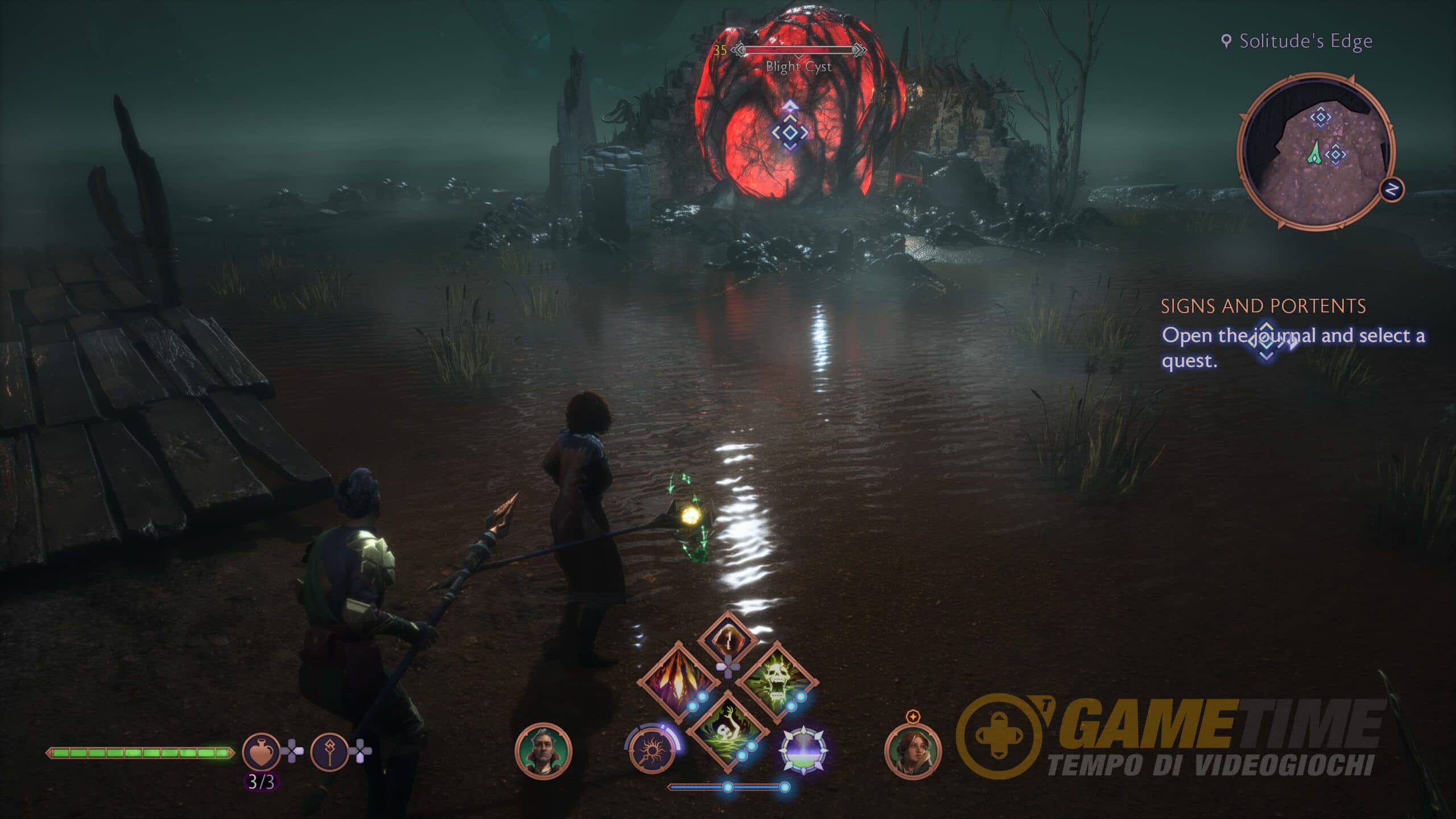Activate the spiked purple ultimate orb
The width and height of the screenshot is (1456, 819).
pyautogui.click(x=803, y=751)
